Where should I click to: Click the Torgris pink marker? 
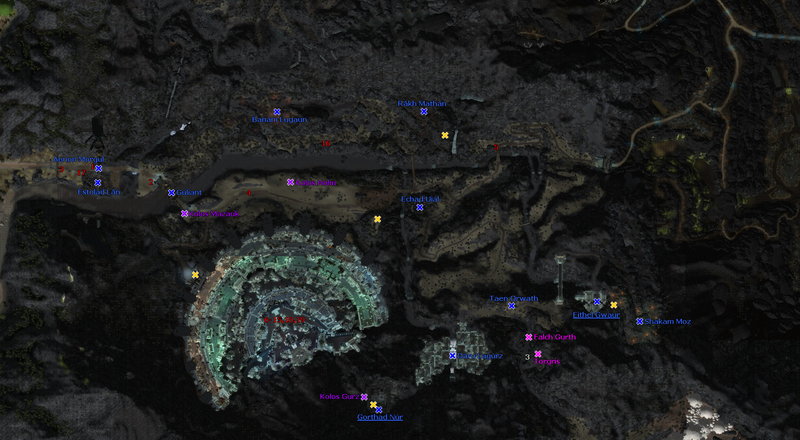[x=538, y=354]
